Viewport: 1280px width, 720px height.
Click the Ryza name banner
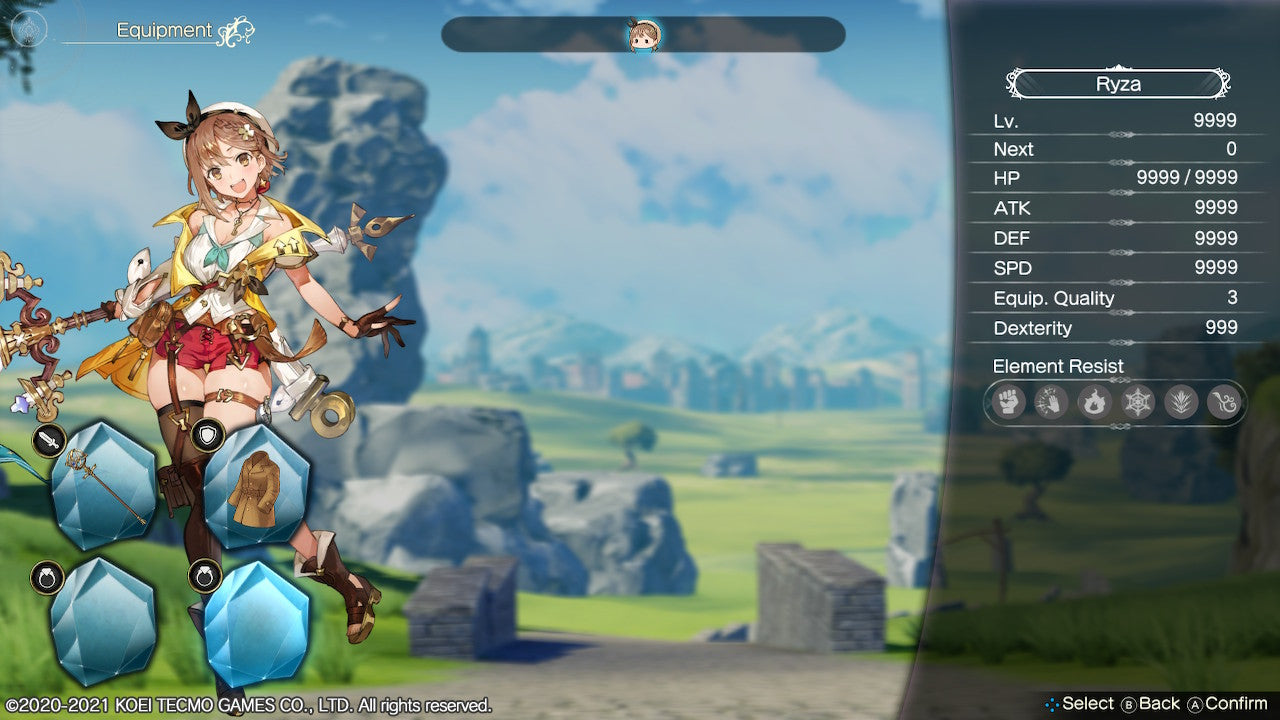click(1117, 84)
